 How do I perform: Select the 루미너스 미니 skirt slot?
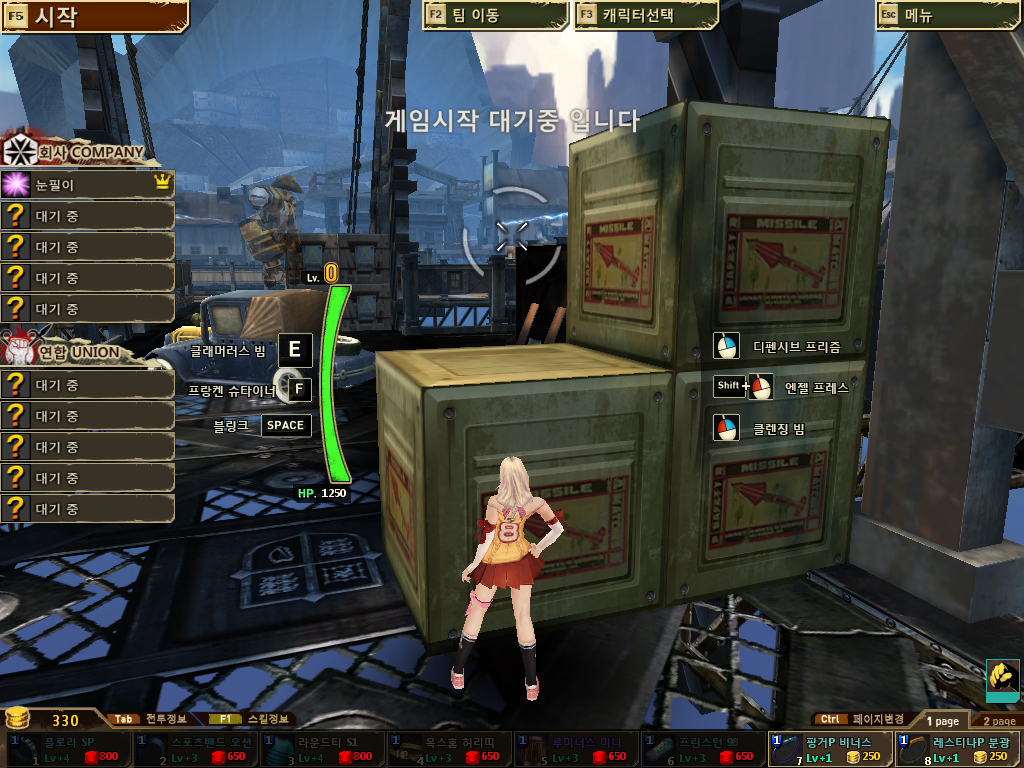click(x=577, y=749)
